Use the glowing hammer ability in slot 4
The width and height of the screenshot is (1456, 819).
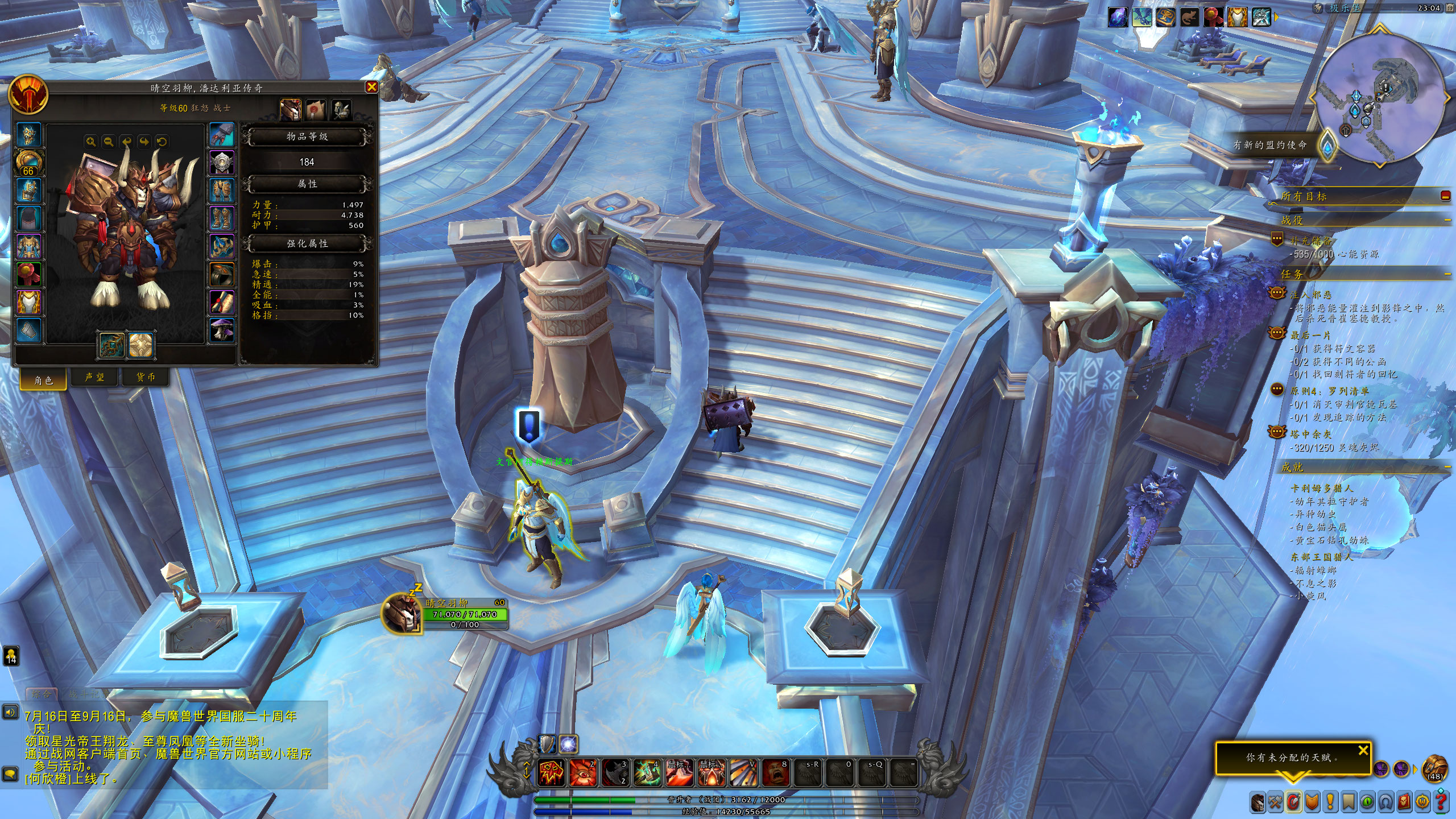coord(646,772)
